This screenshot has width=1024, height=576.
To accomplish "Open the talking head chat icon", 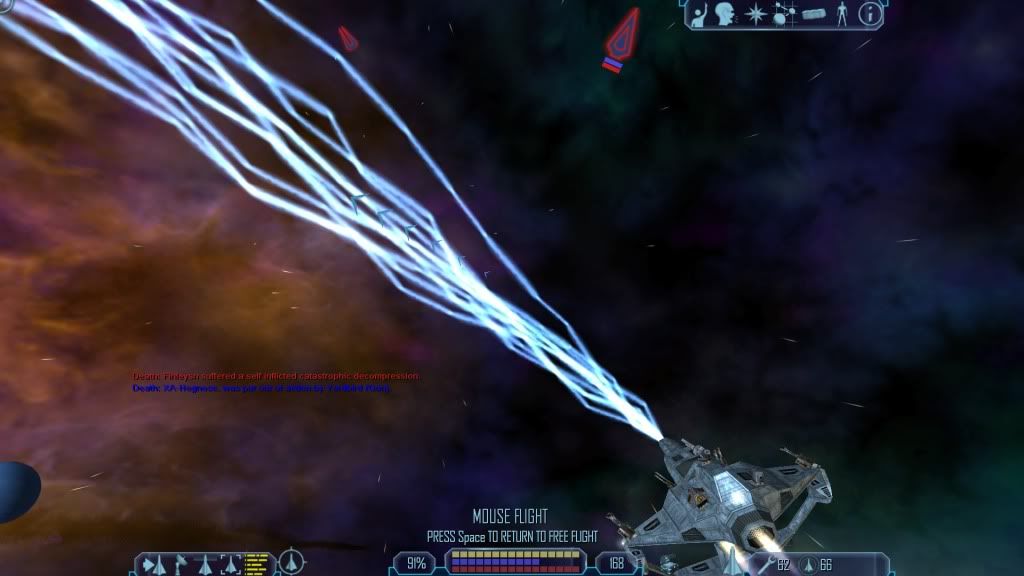I will (x=726, y=14).
